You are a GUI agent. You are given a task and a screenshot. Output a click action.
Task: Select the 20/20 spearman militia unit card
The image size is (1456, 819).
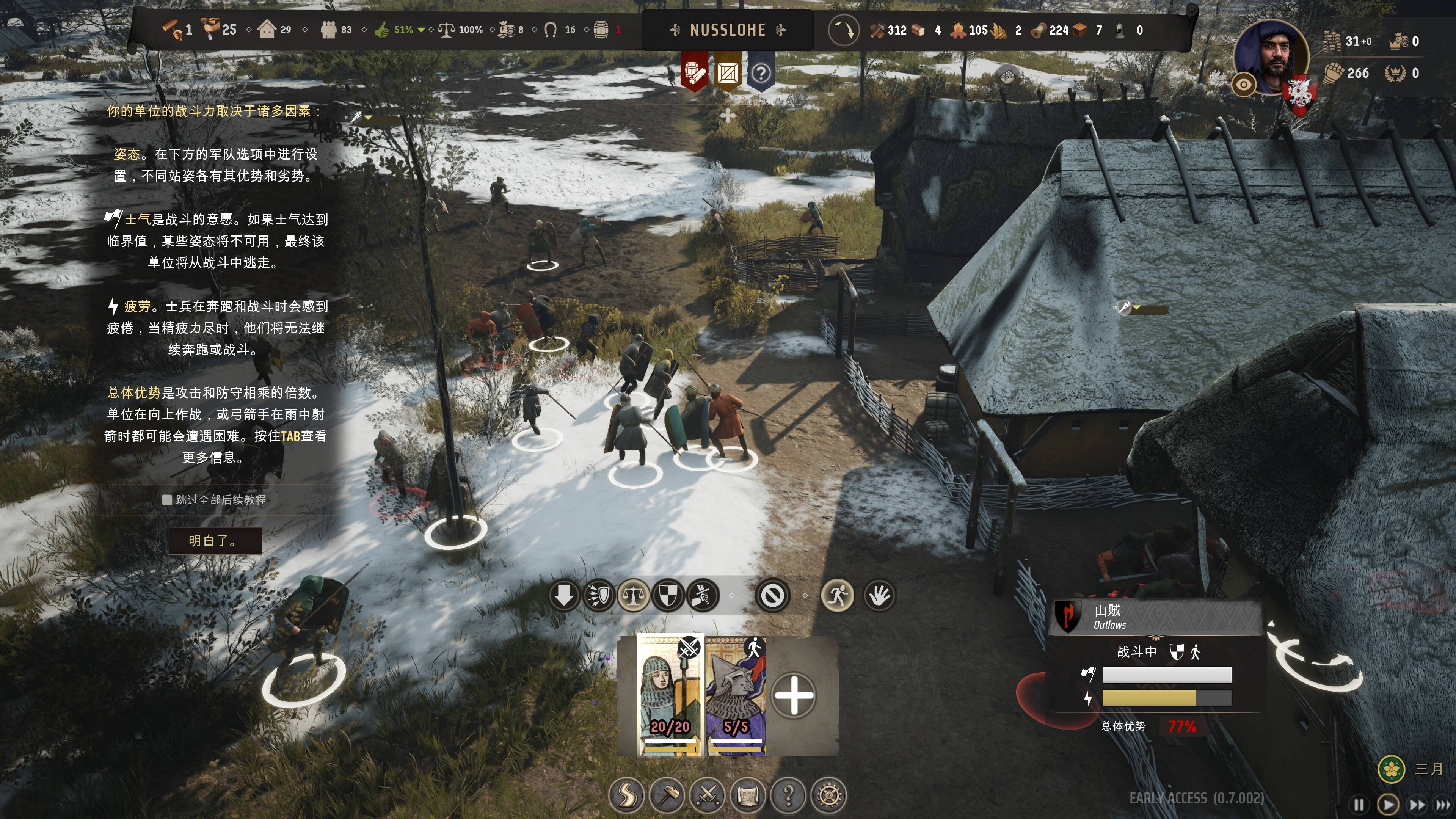(670, 695)
